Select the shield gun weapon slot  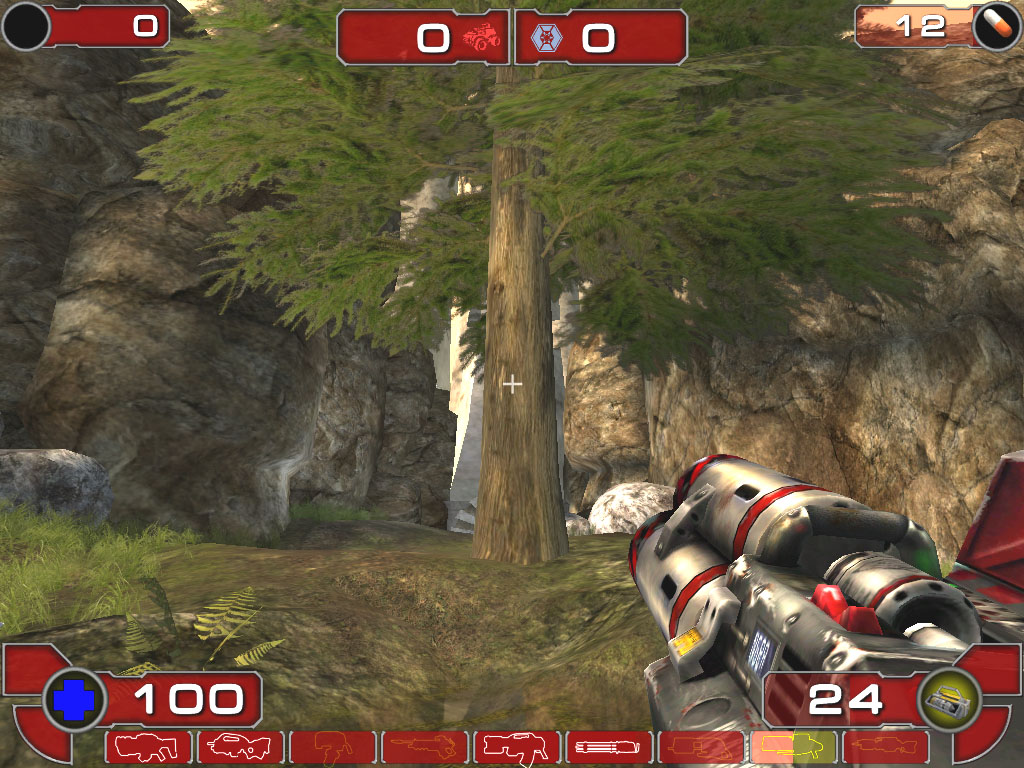[149, 747]
